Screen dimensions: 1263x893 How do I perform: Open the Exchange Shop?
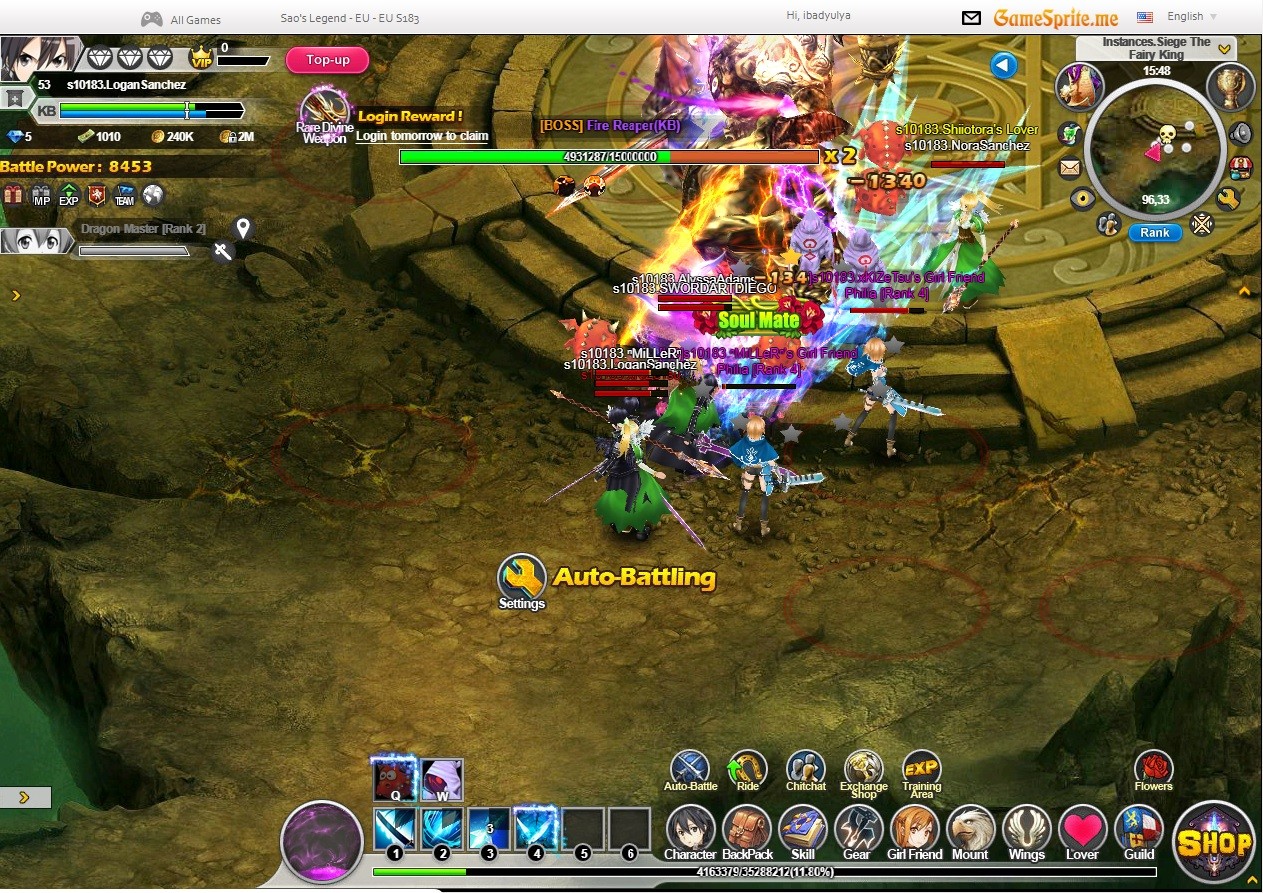point(863,768)
